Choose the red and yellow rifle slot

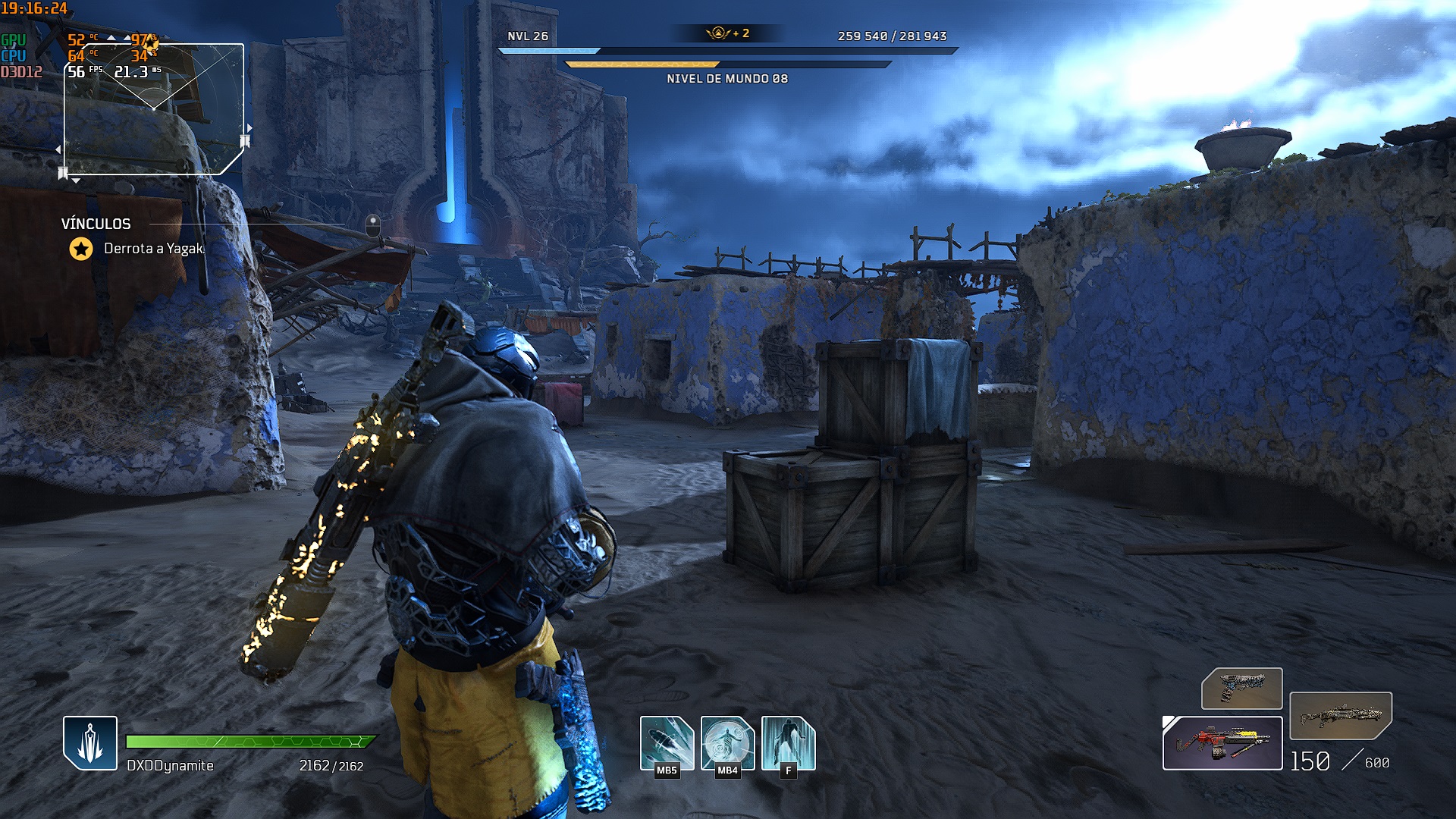click(1222, 743)
